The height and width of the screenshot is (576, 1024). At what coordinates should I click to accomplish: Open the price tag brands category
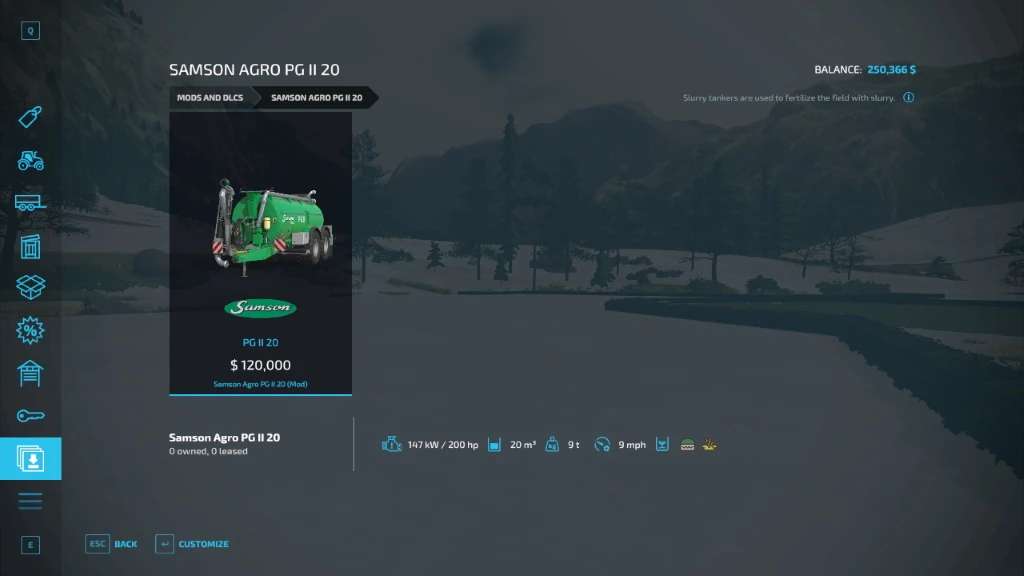click(x=30, y=118)
